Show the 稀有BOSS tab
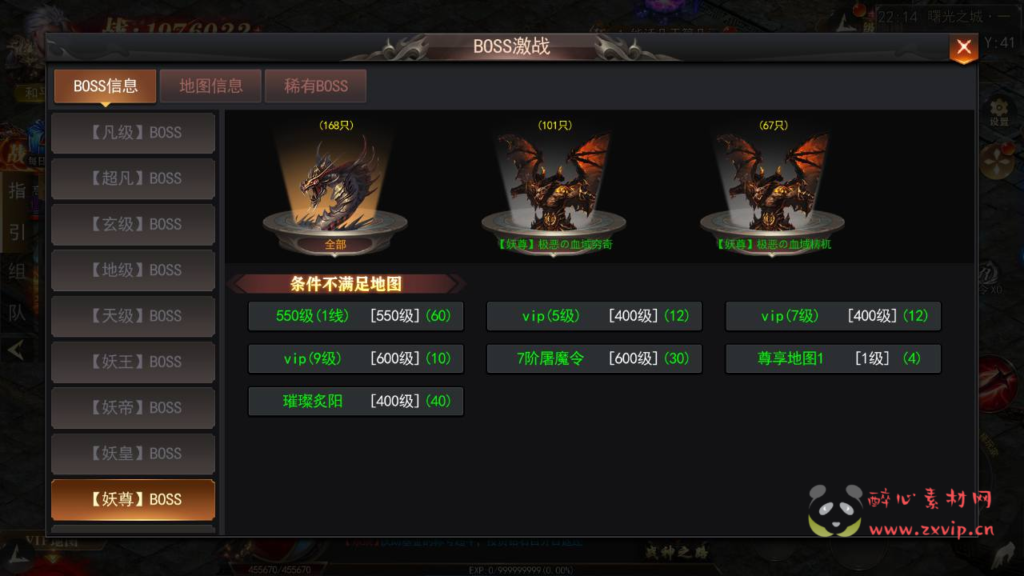This screenshot has width=1024, height=576. pos(316,86)
